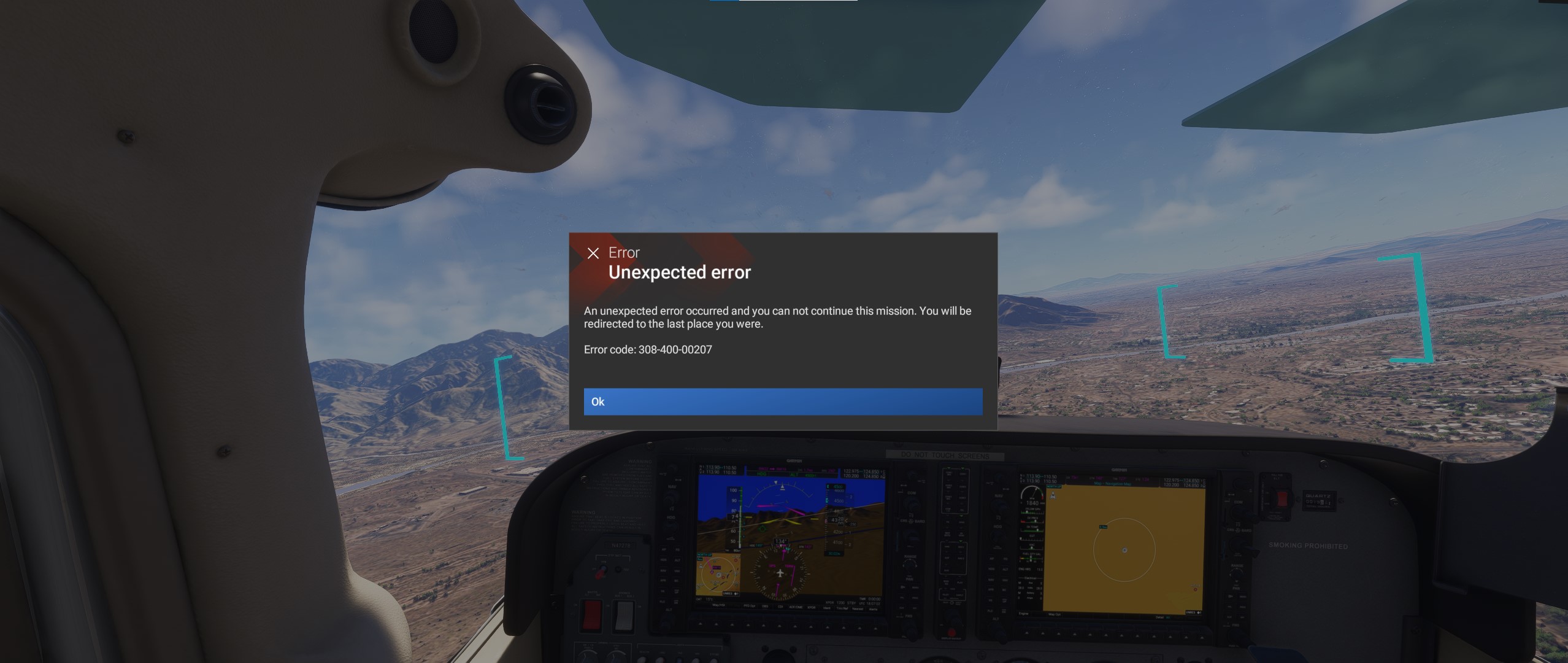Select the XPDR softkey on the PFD

point(811,607)
